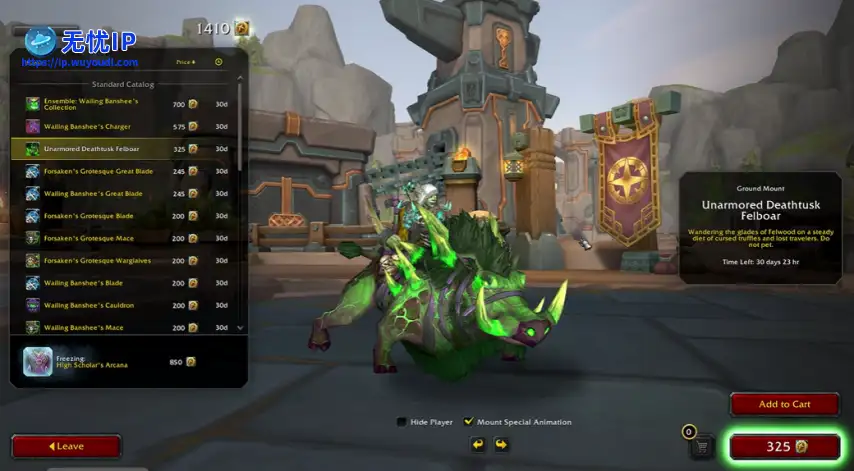Add the Felboar mount to cart
854x471 pixels.
pyautogui.click(x=784, y=404)
